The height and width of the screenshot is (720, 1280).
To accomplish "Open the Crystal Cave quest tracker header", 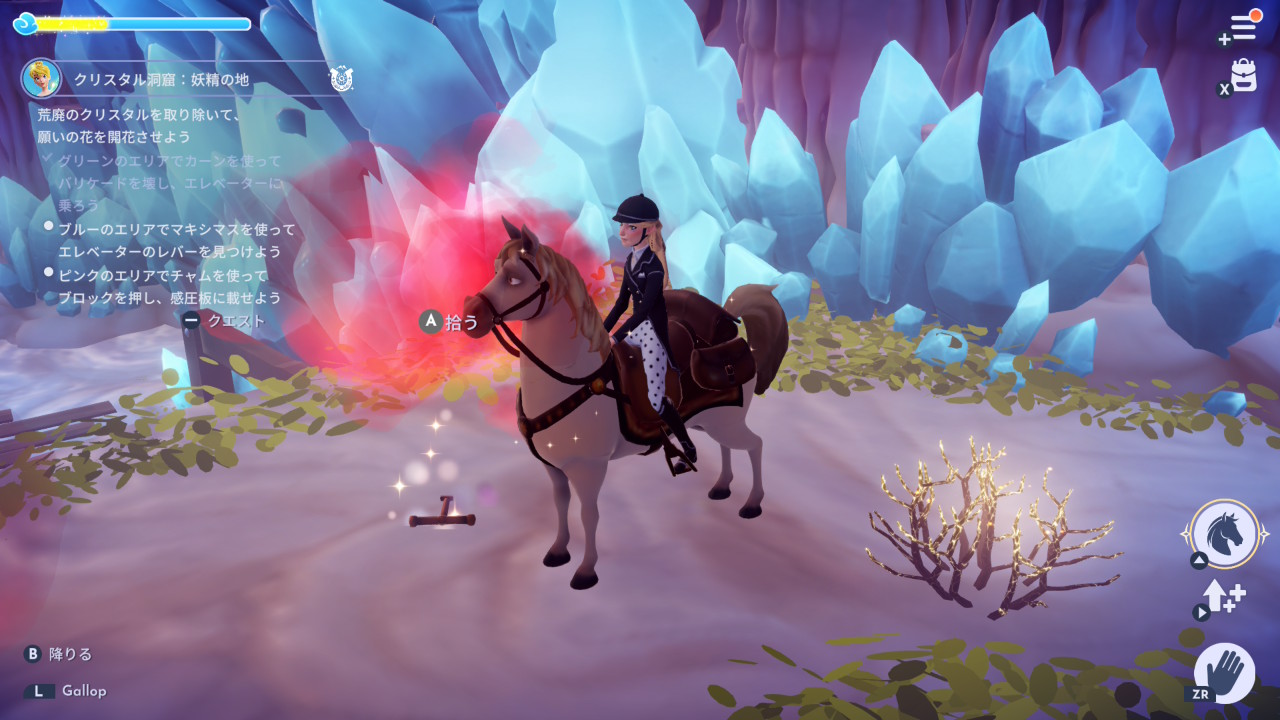I will pyautogui.click(x=162, y=79).
